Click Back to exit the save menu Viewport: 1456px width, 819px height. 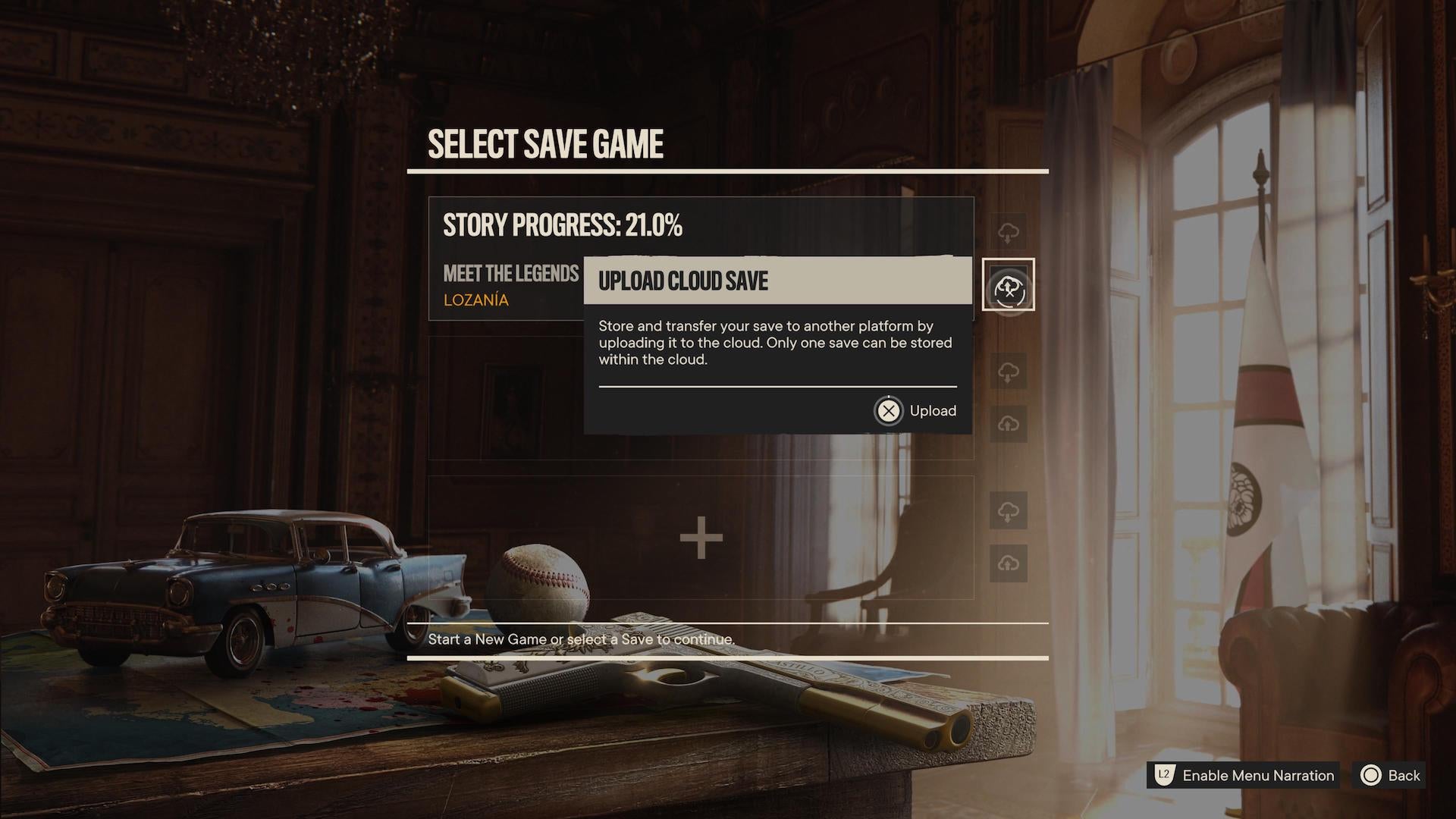pos(1404,776)
